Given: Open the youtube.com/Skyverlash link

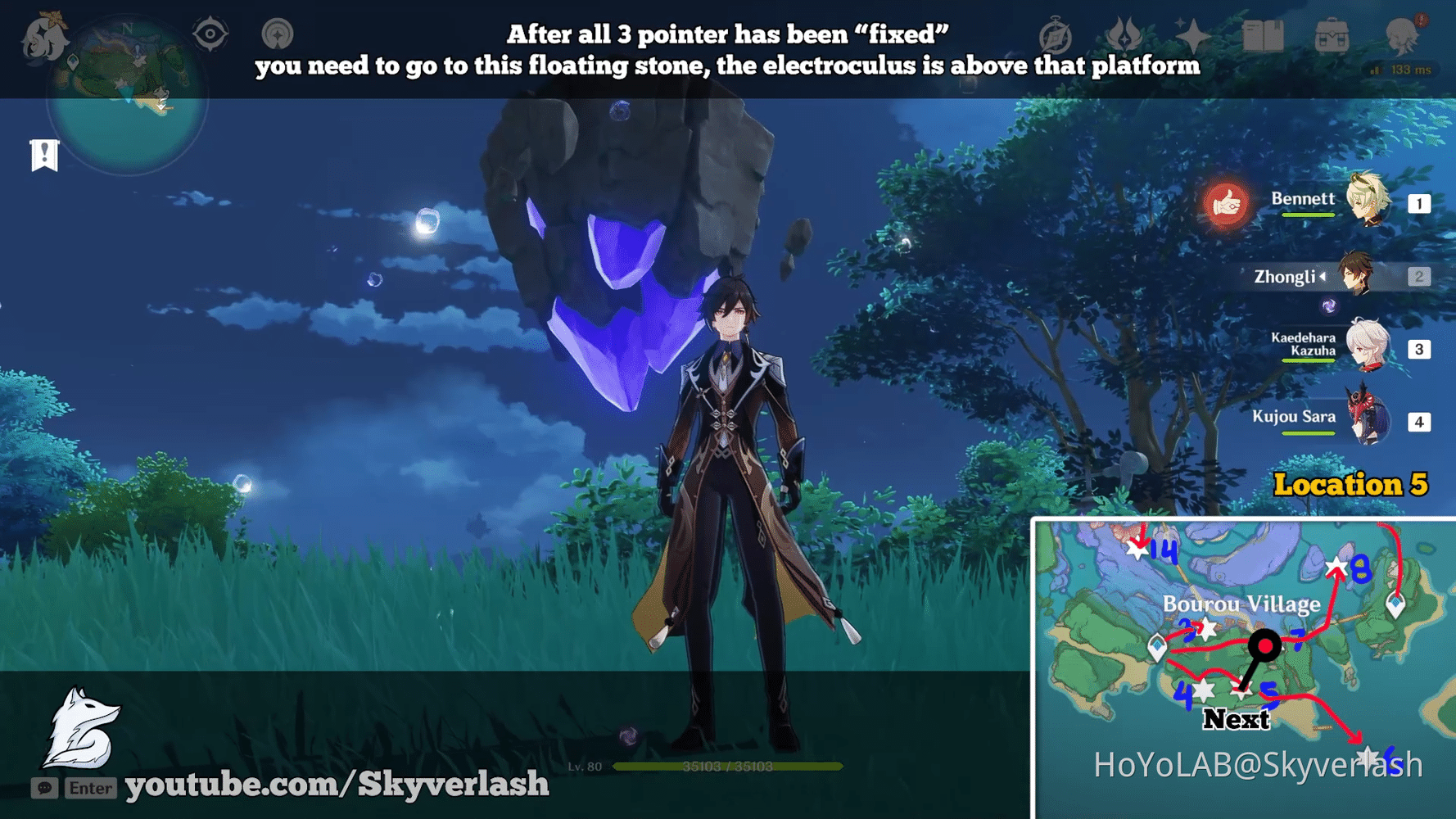Looking at the screenshot, I should (x=336, y=784).
